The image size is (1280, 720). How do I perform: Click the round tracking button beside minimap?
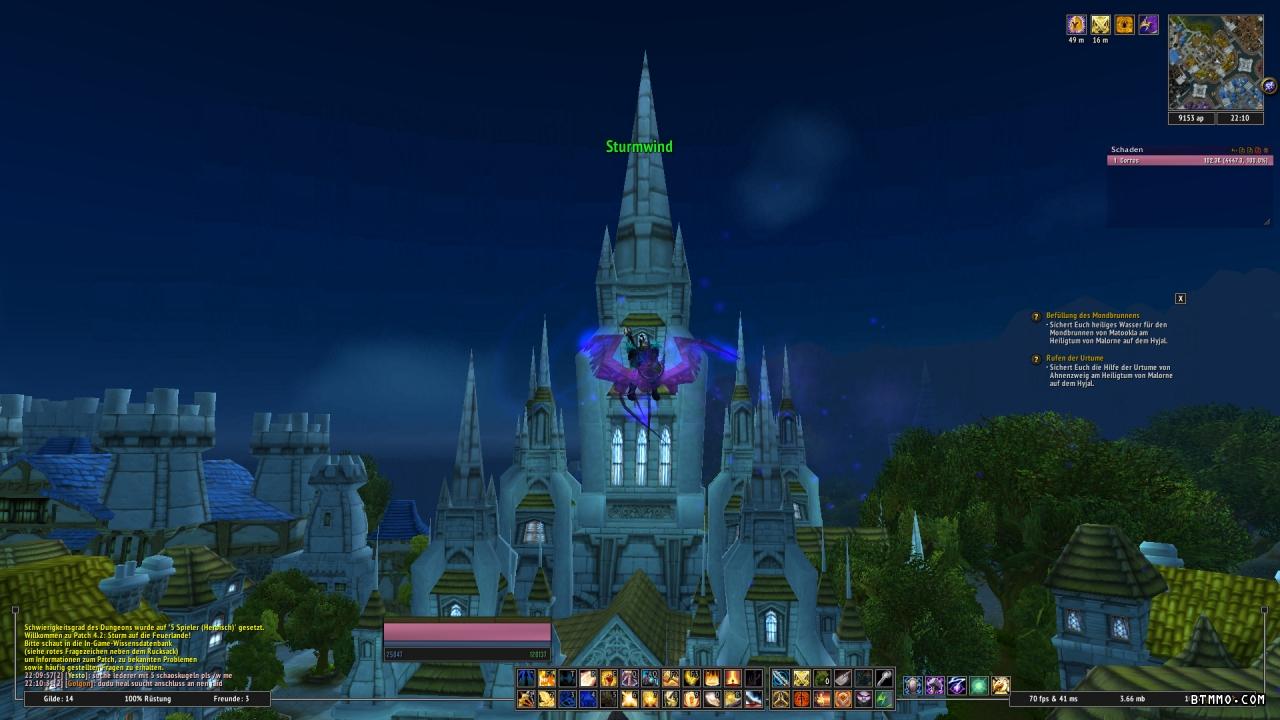point(1270,87)
